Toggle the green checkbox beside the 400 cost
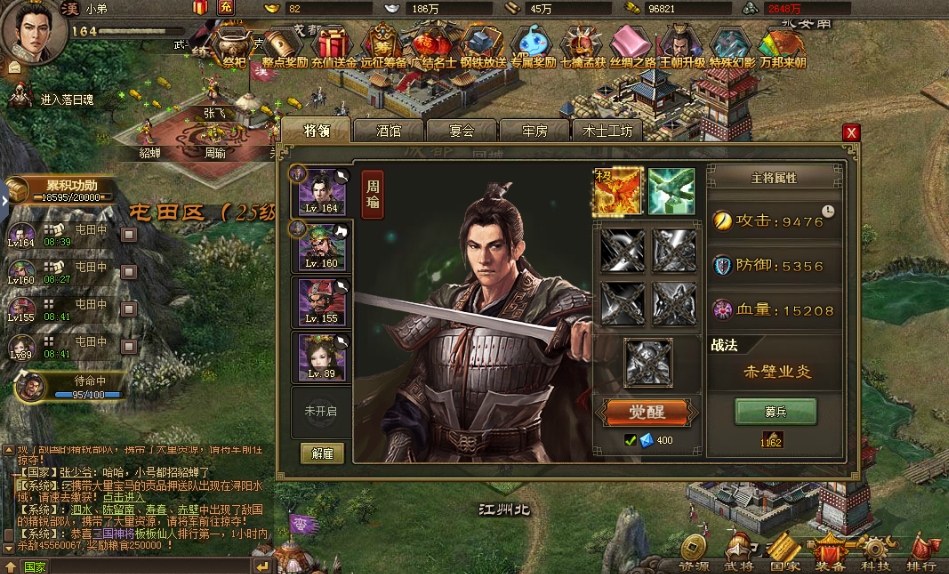This screenshot has height=574, width=949. pyautogui.click(x=630, y=440)
